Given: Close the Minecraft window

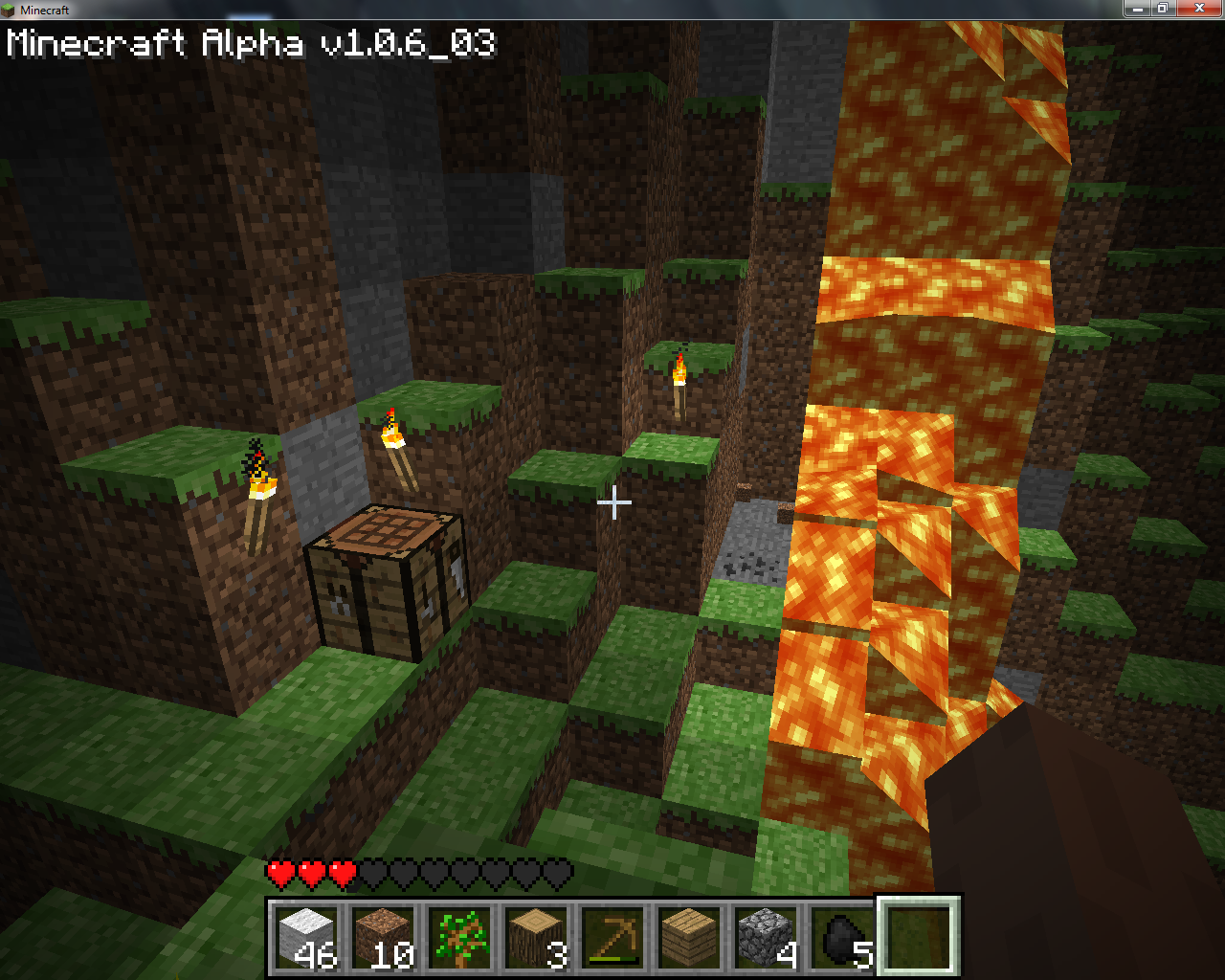Looking at the screenshot, I should [1200, 9].
